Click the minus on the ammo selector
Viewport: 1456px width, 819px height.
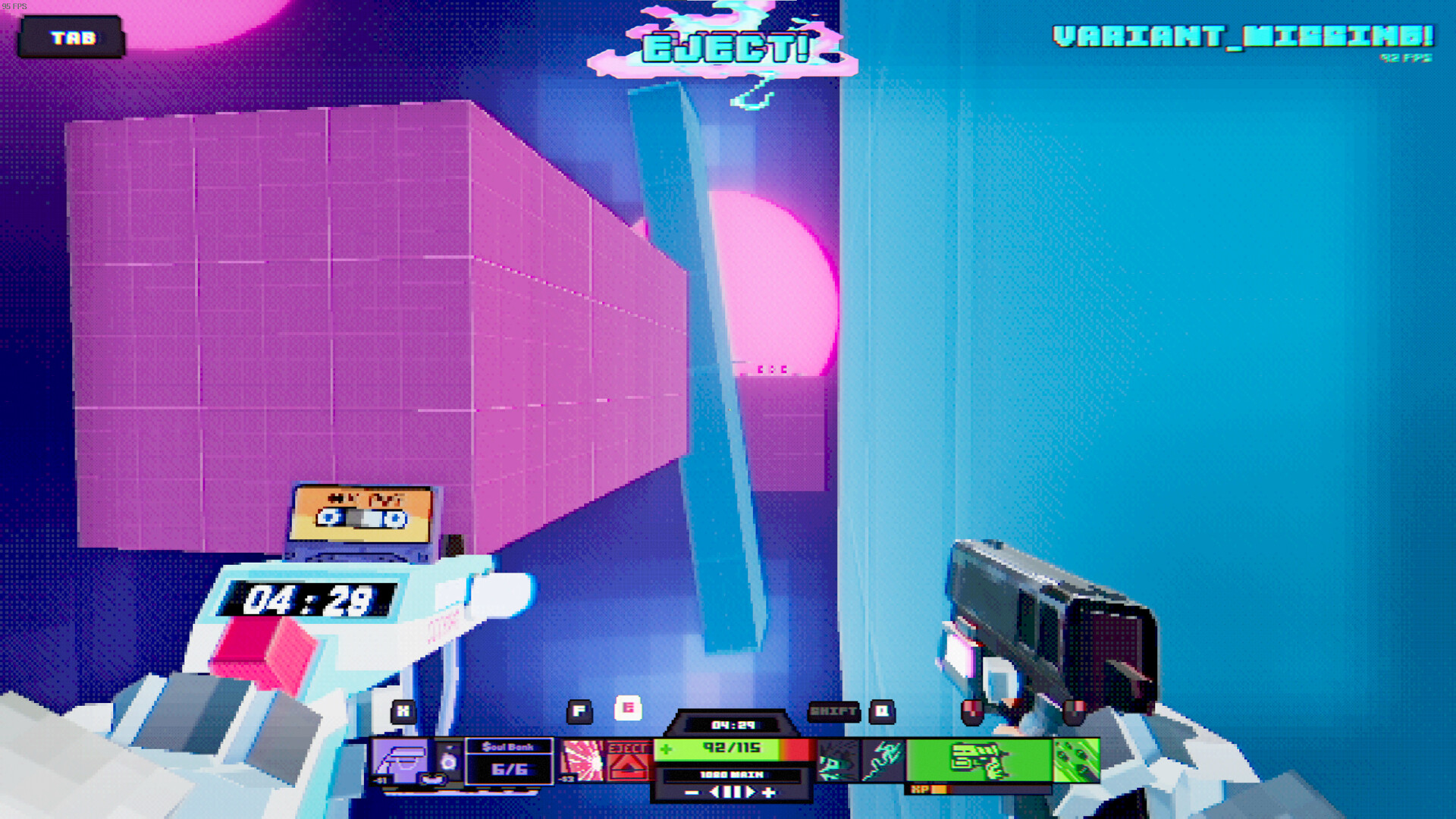(x=691, y=791)
